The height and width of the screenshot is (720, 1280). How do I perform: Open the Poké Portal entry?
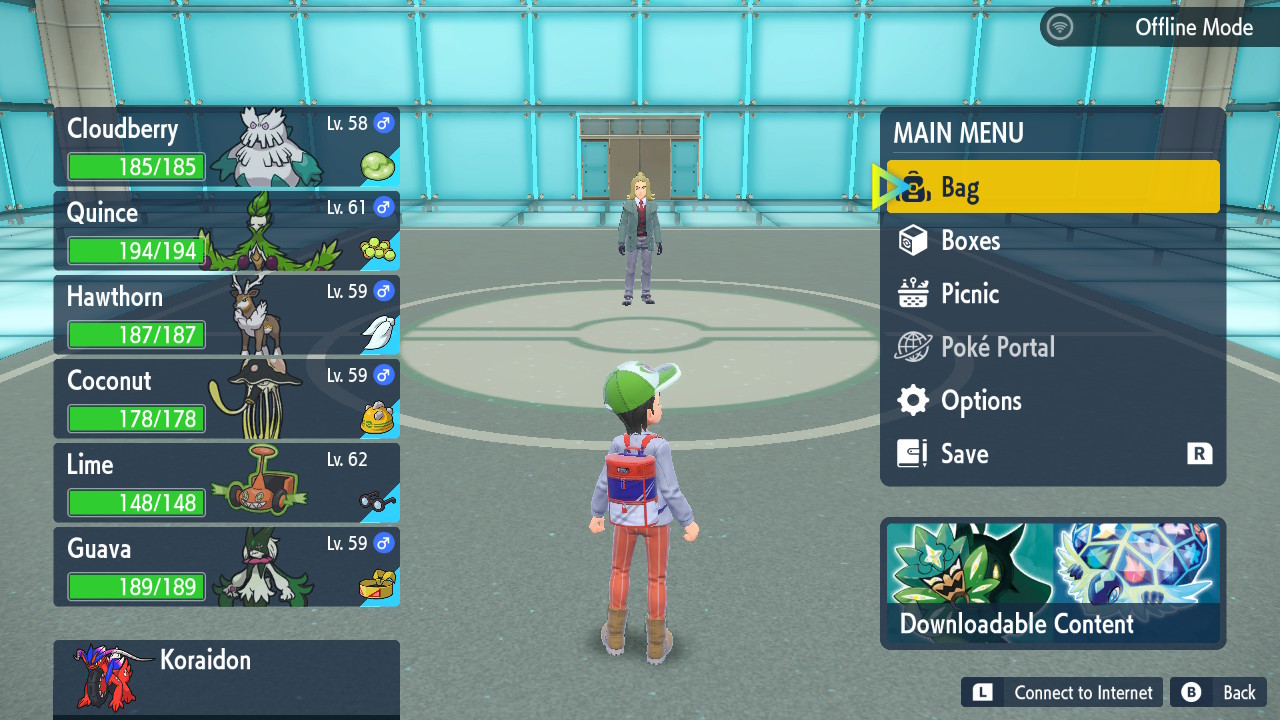(1052, 347)
